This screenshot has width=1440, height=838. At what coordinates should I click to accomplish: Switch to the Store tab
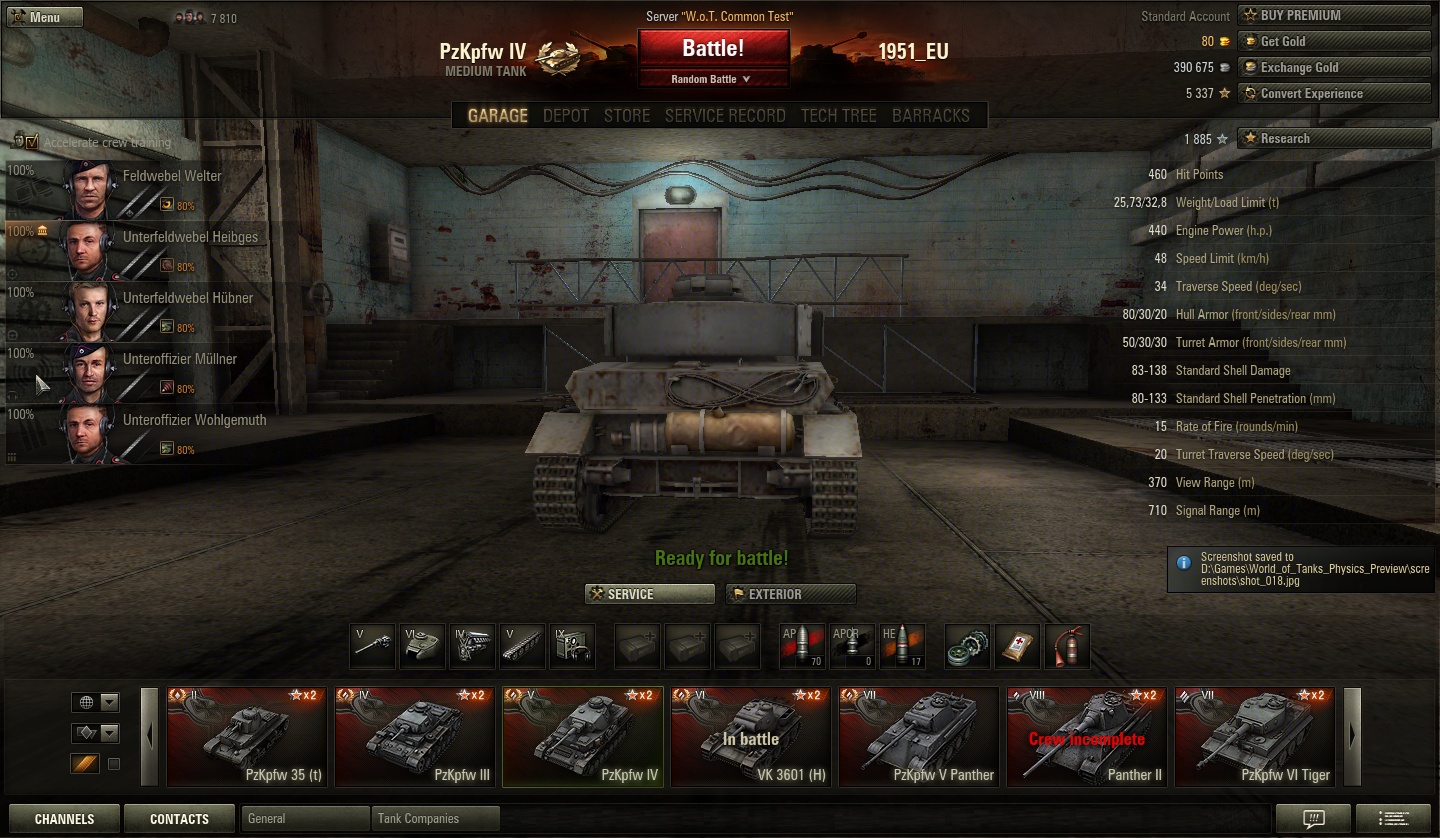pyautogui.click(x=627, y=115)
